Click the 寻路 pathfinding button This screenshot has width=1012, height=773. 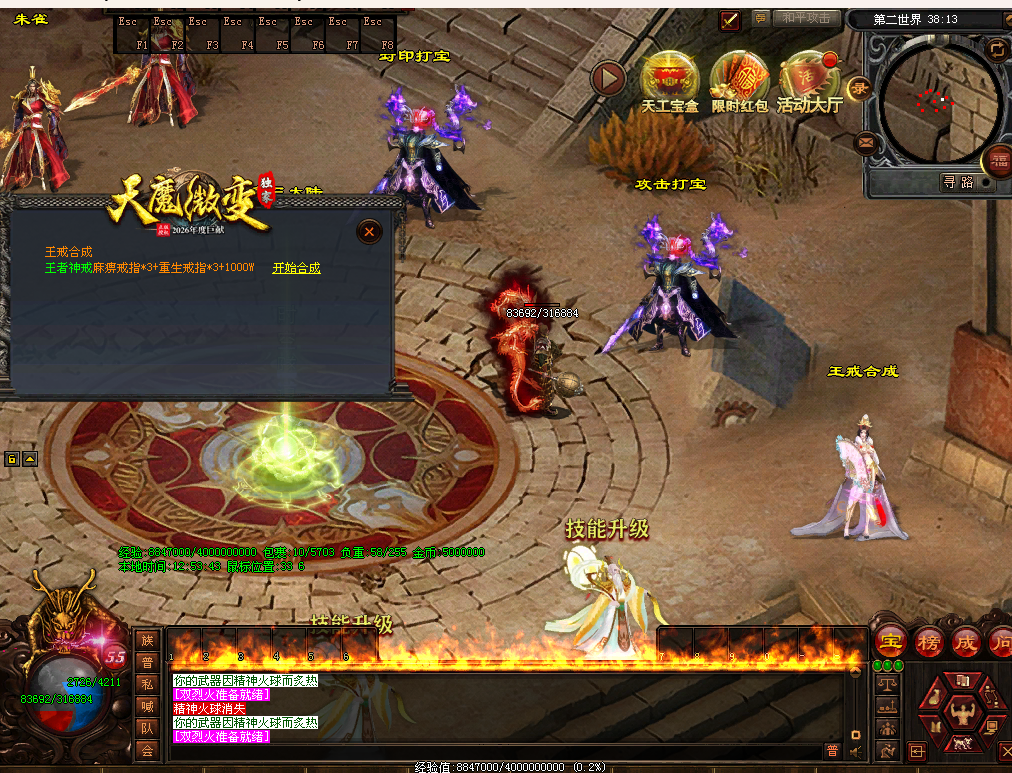pos(957,182)
